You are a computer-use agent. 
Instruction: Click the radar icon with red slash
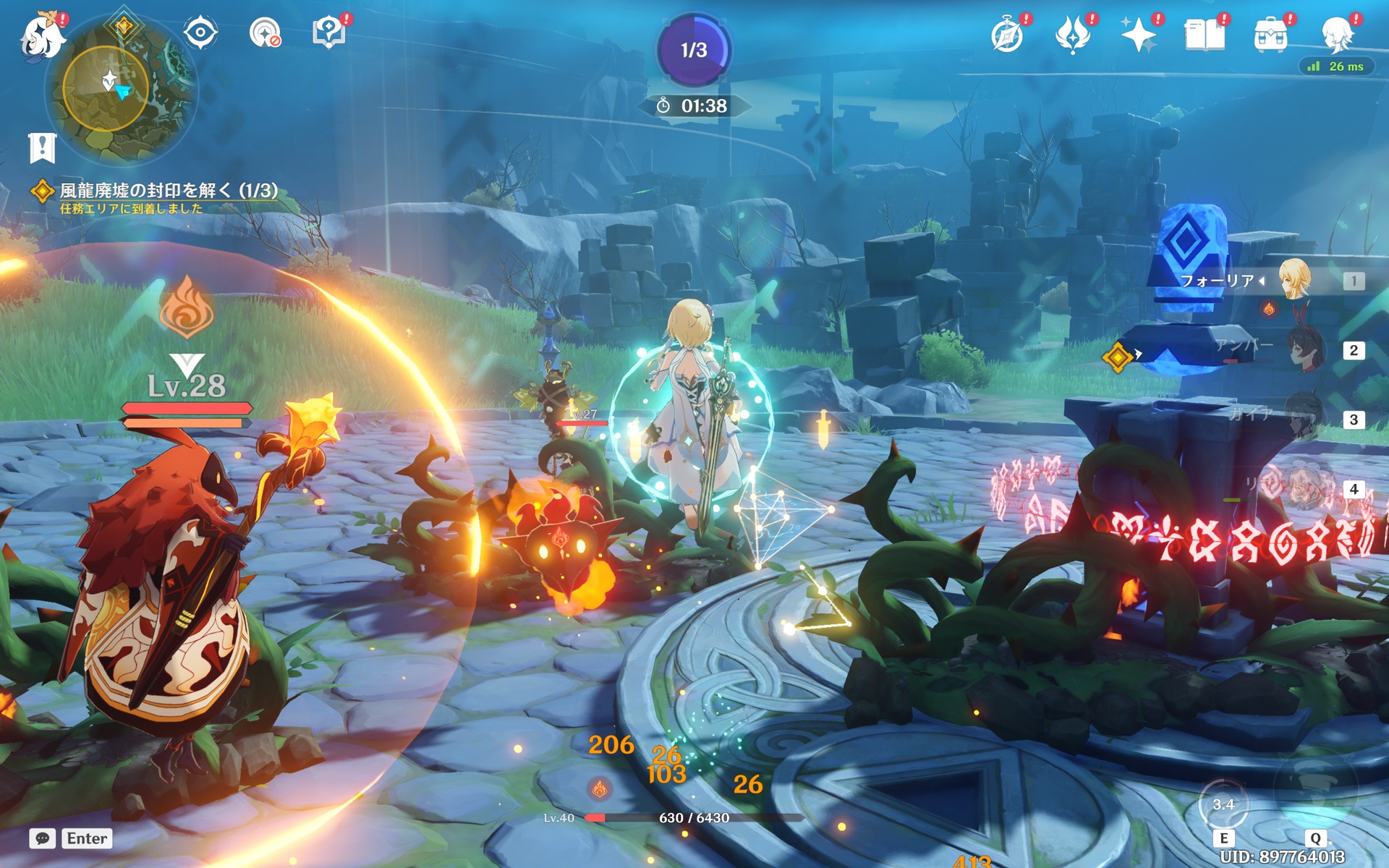coord(264,33)
